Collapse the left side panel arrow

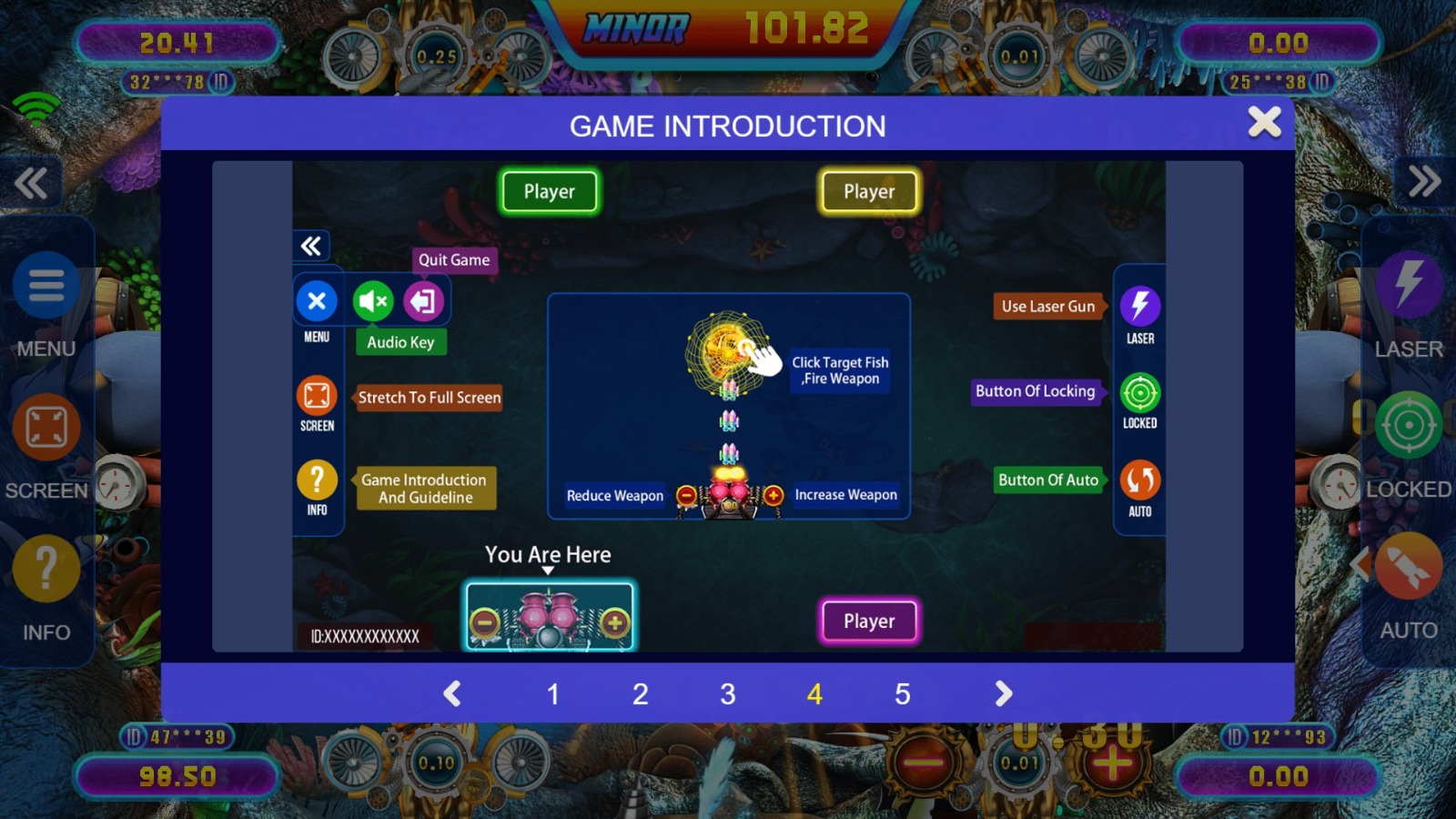[x=31, y=183]
